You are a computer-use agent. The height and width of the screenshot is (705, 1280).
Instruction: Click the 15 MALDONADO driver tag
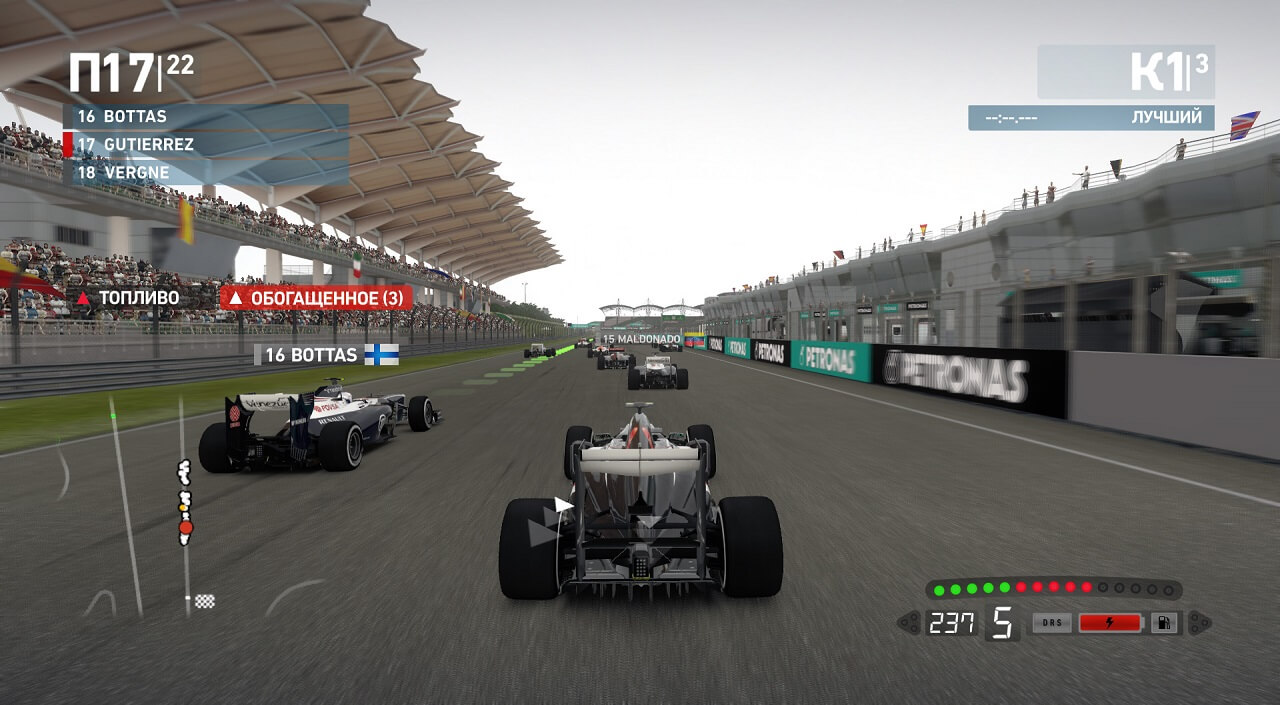(x=640, y=339)
